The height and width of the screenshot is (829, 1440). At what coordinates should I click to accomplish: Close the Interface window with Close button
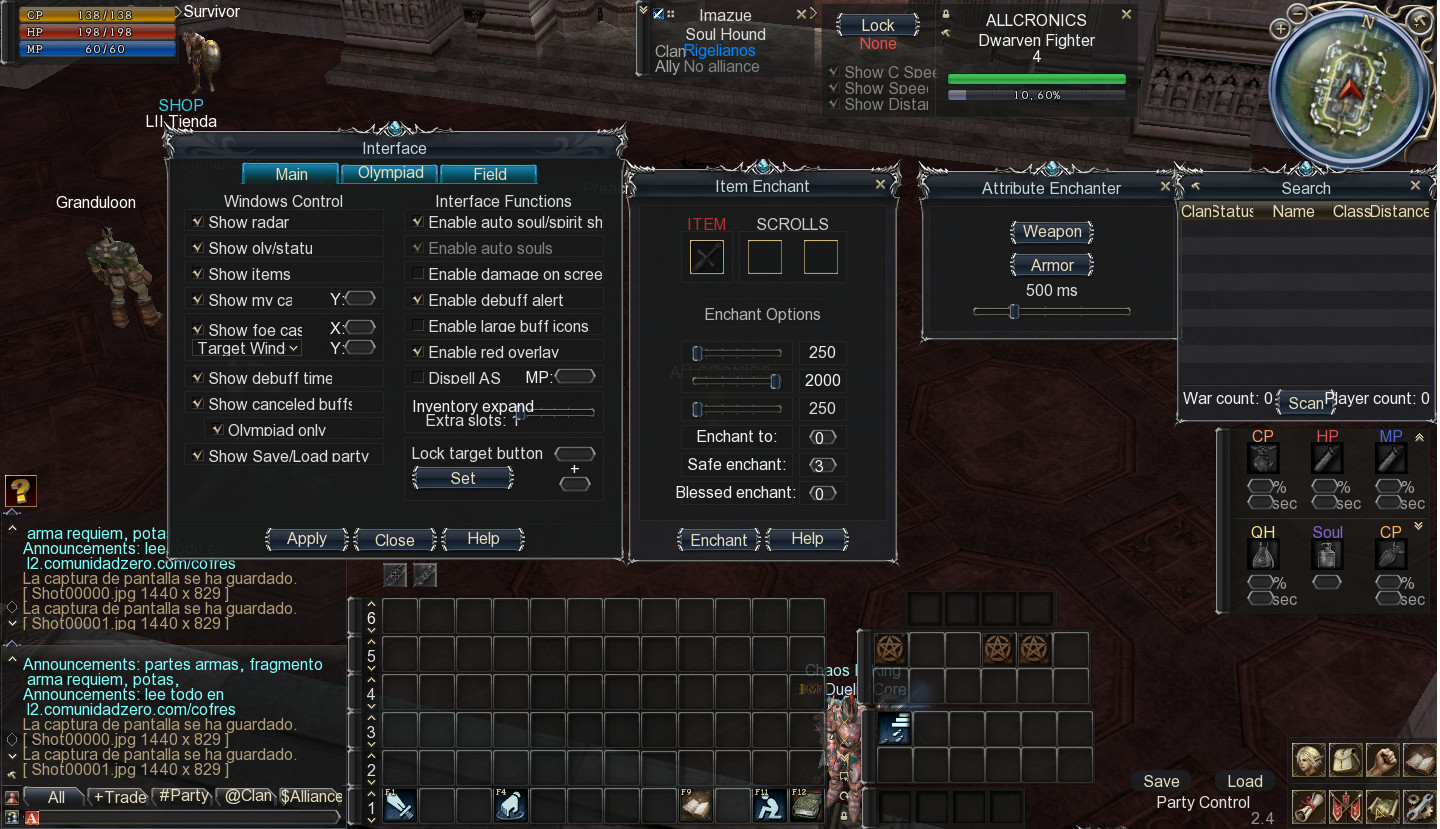pyautogui.click(x=394, y=540)
